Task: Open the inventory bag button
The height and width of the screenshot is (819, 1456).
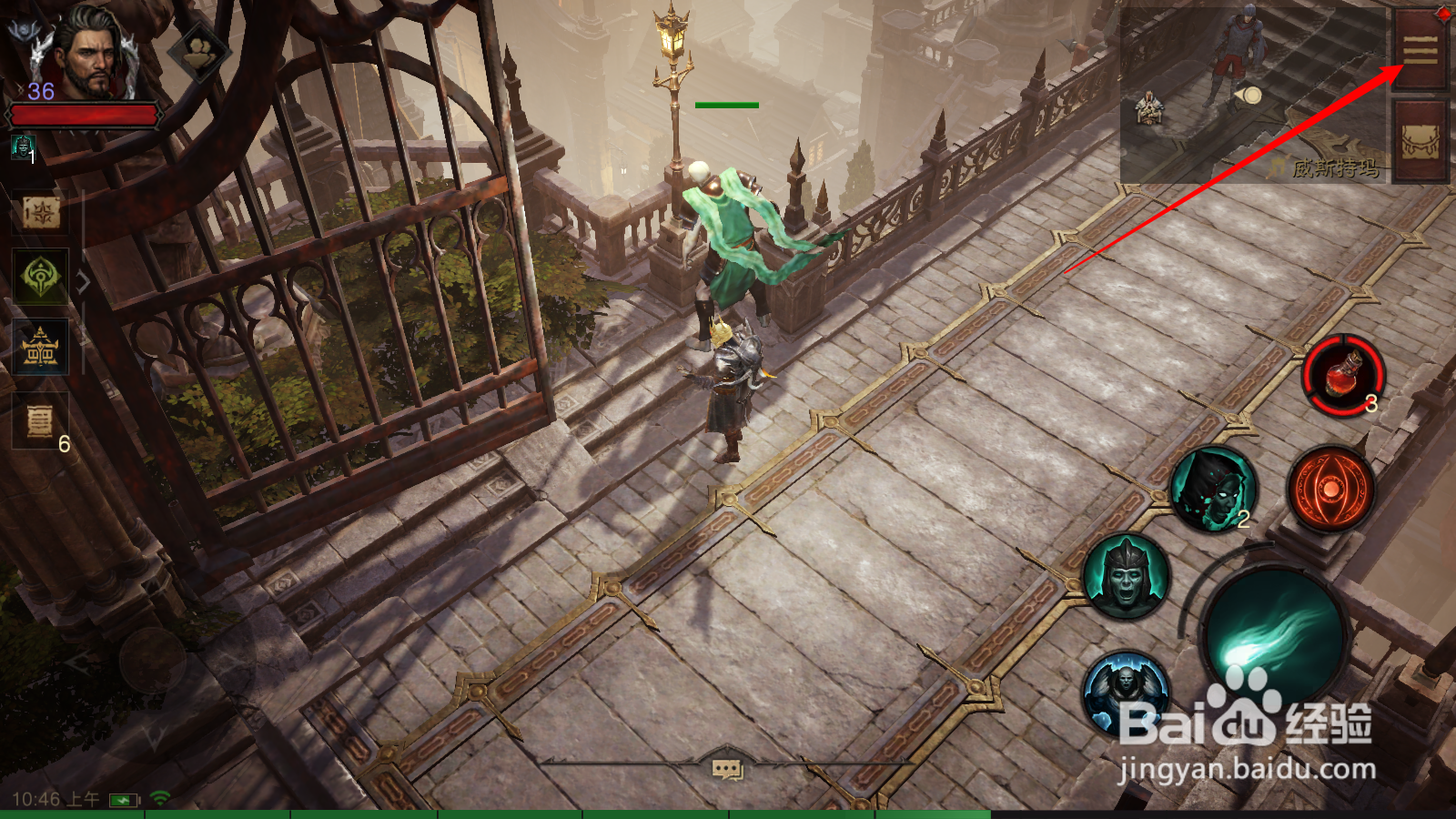Action: click(1420, 141)
